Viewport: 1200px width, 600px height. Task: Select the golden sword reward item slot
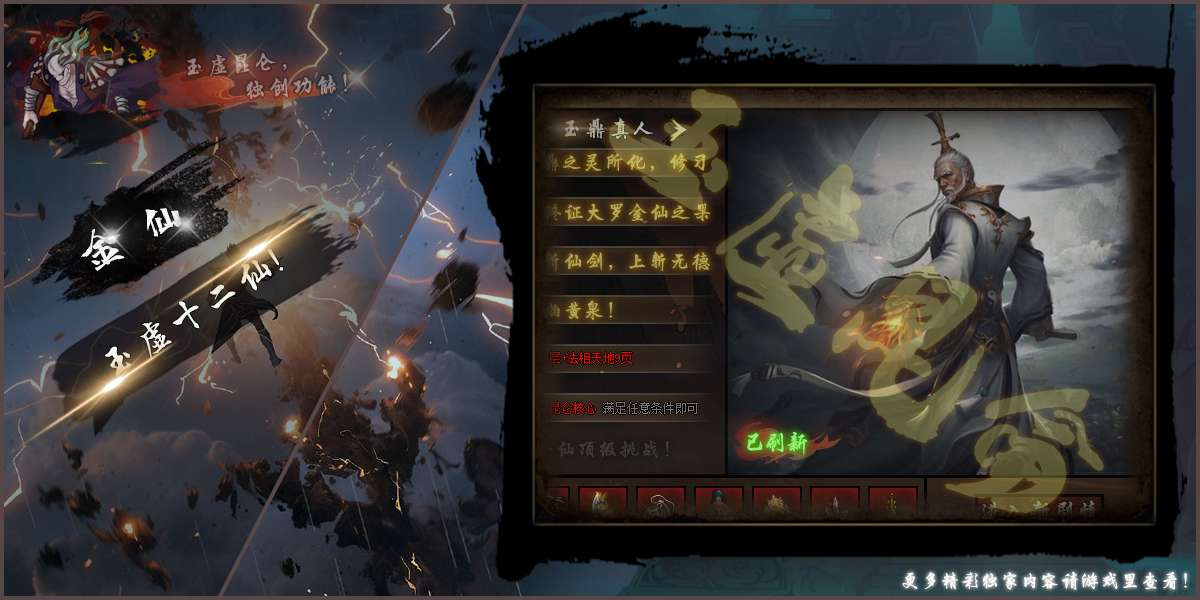[x=892, y=504]
